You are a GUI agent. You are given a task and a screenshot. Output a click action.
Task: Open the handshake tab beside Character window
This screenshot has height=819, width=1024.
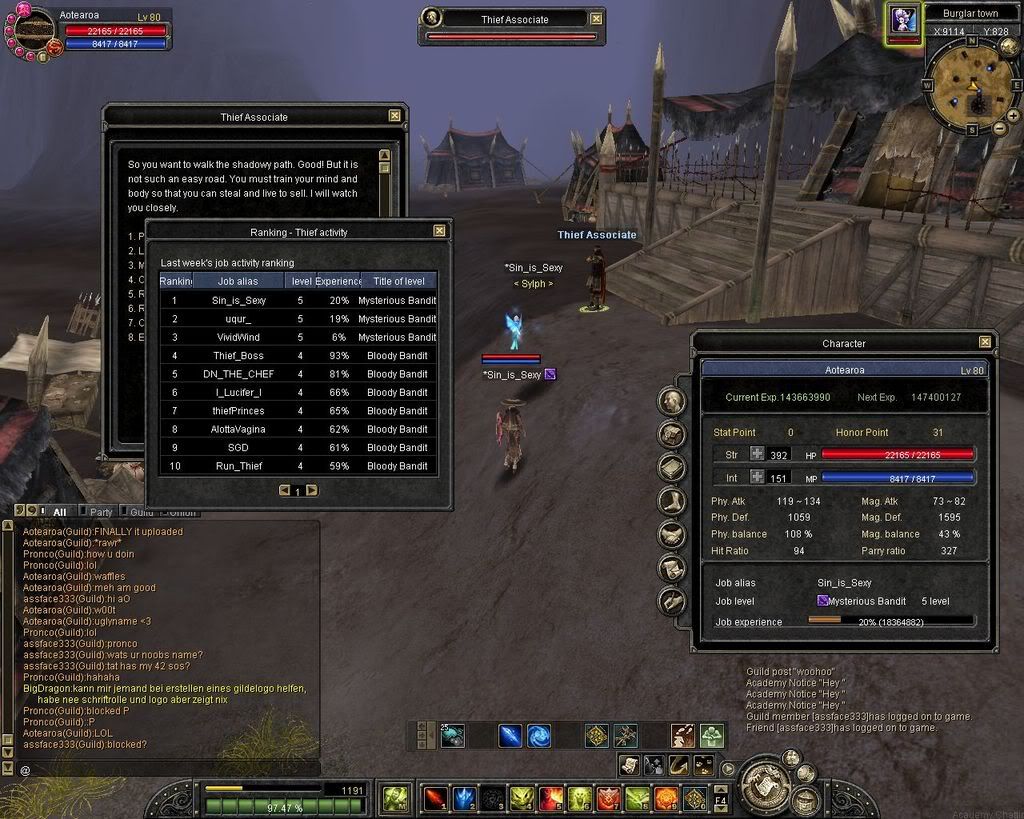click(x=672, y=535)
